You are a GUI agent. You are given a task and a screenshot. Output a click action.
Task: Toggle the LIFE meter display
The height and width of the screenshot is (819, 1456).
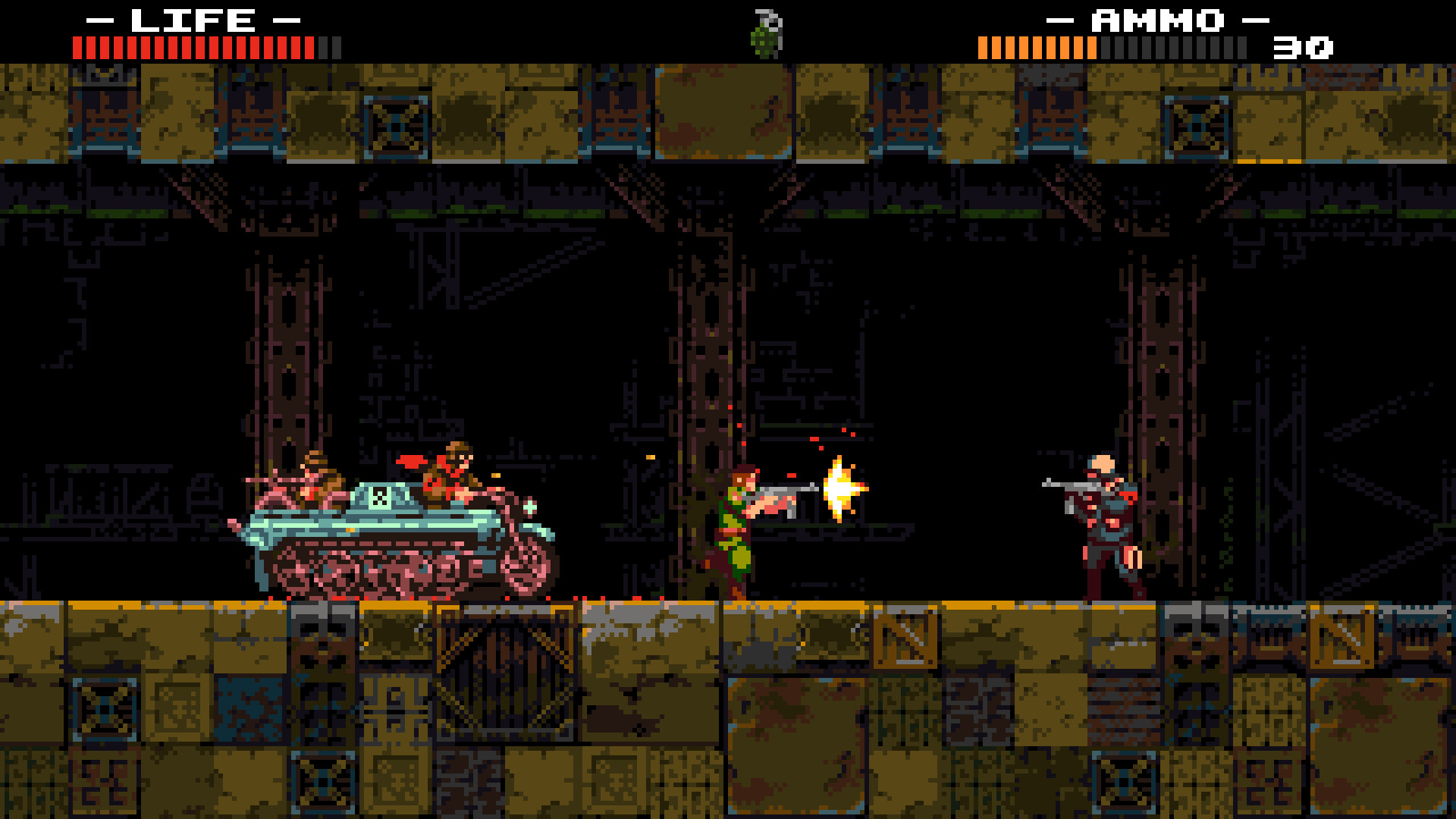tap(197, 47)
